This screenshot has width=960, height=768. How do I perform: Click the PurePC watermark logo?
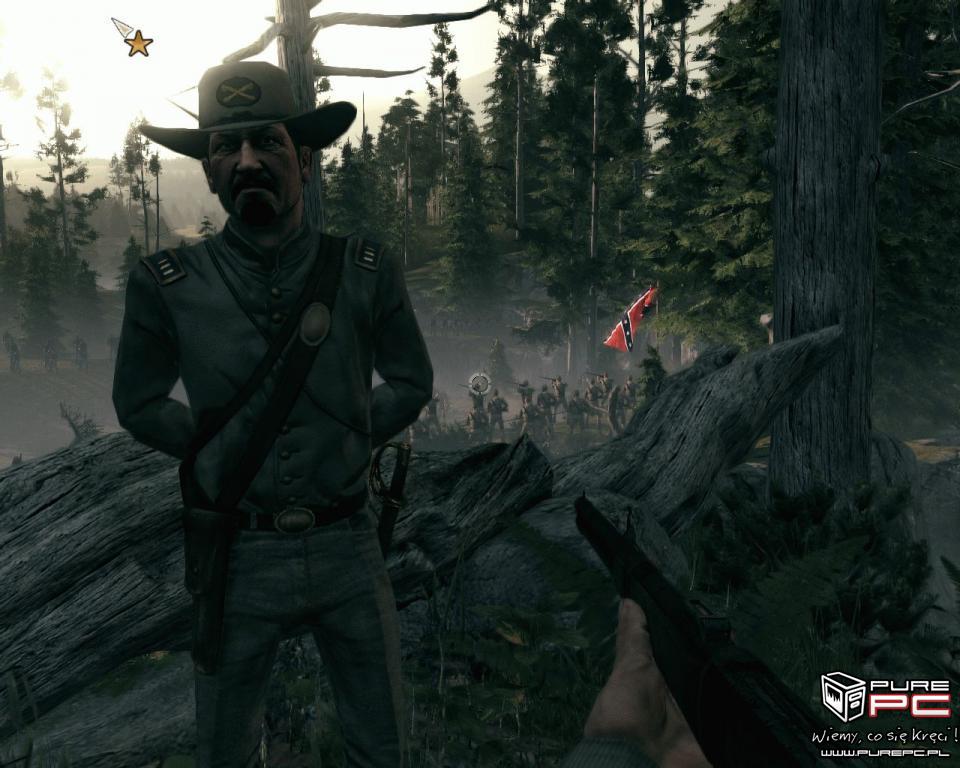click(884, 697)
